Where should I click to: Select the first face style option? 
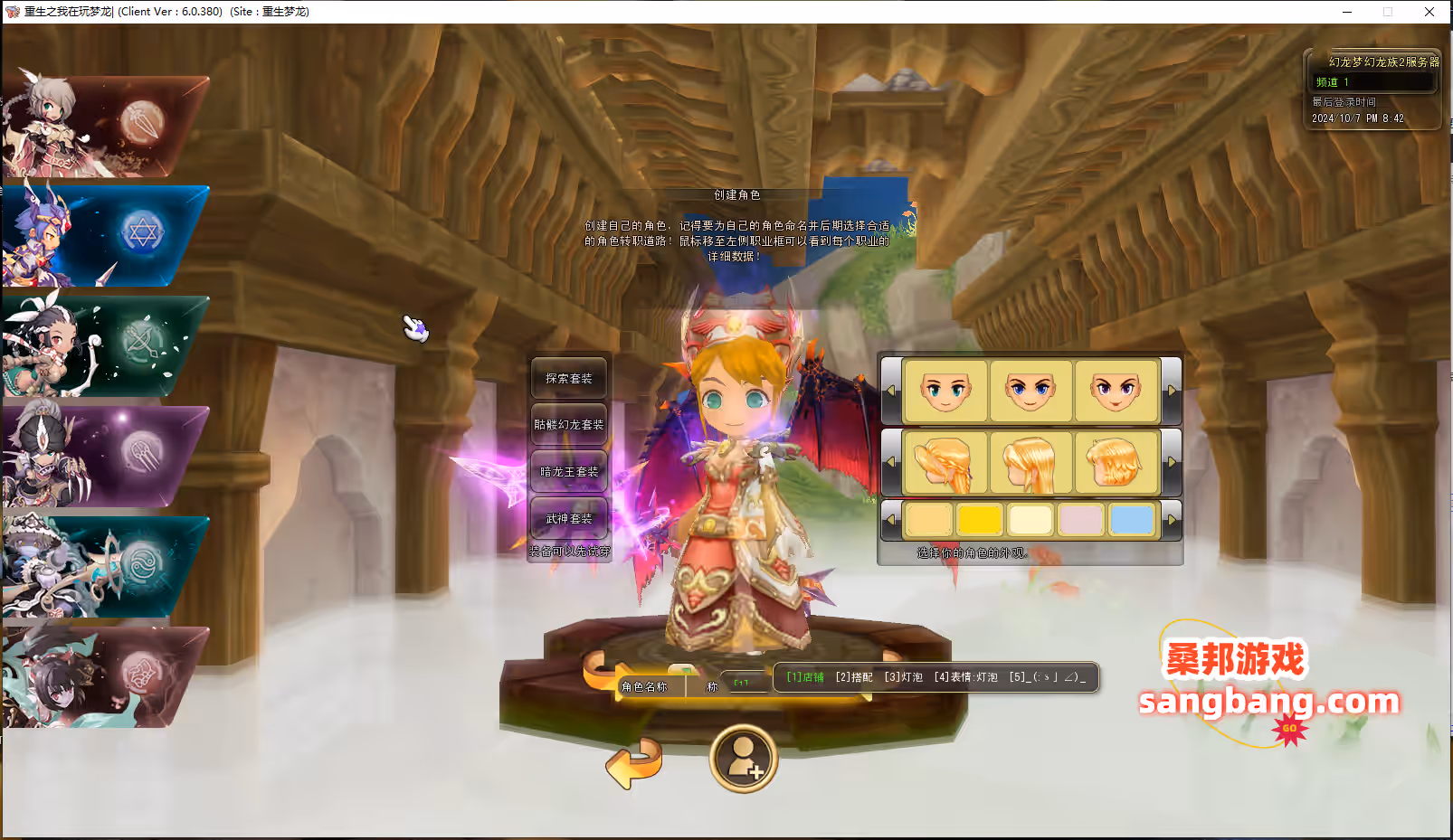945,390
